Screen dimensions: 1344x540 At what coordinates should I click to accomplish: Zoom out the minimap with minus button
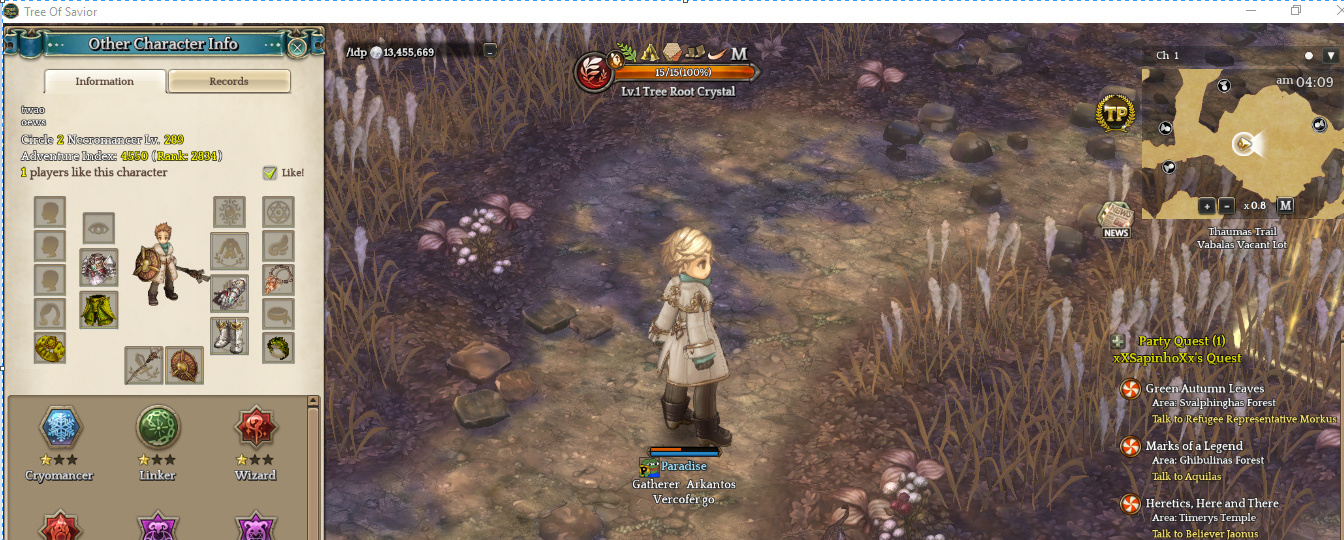(1227, 206)
